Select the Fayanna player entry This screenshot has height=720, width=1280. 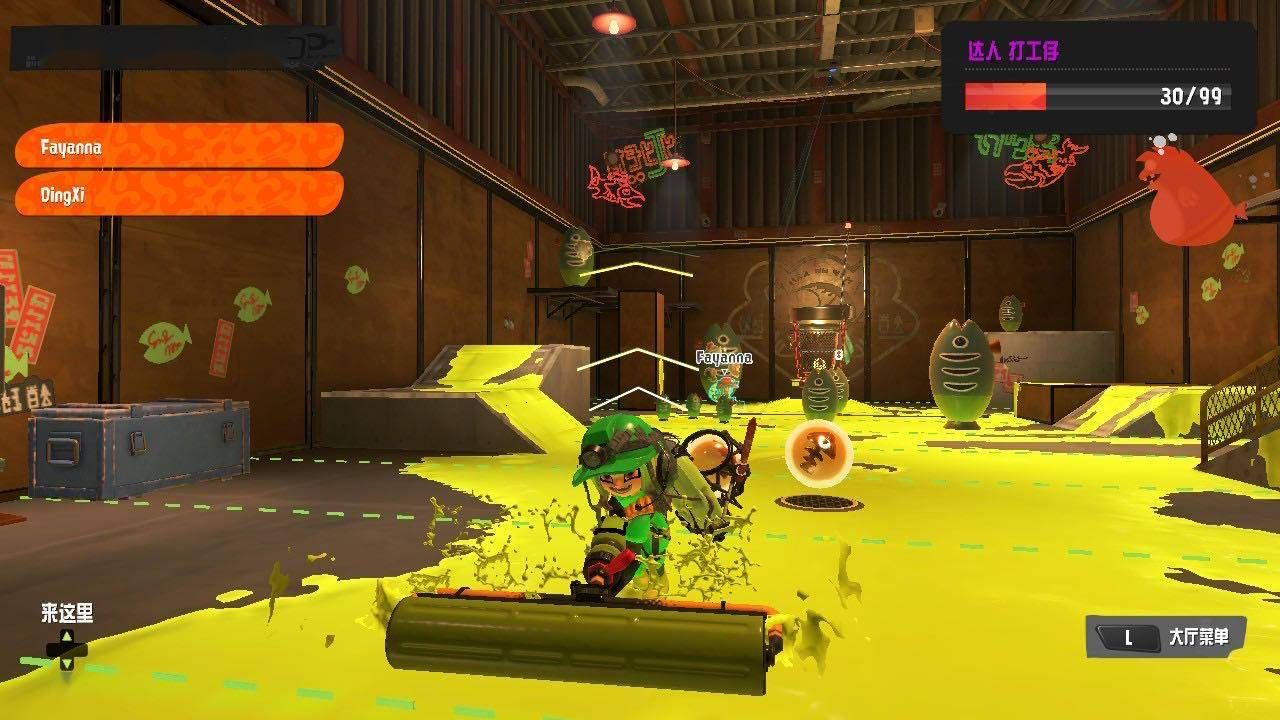tap(178, 146)
